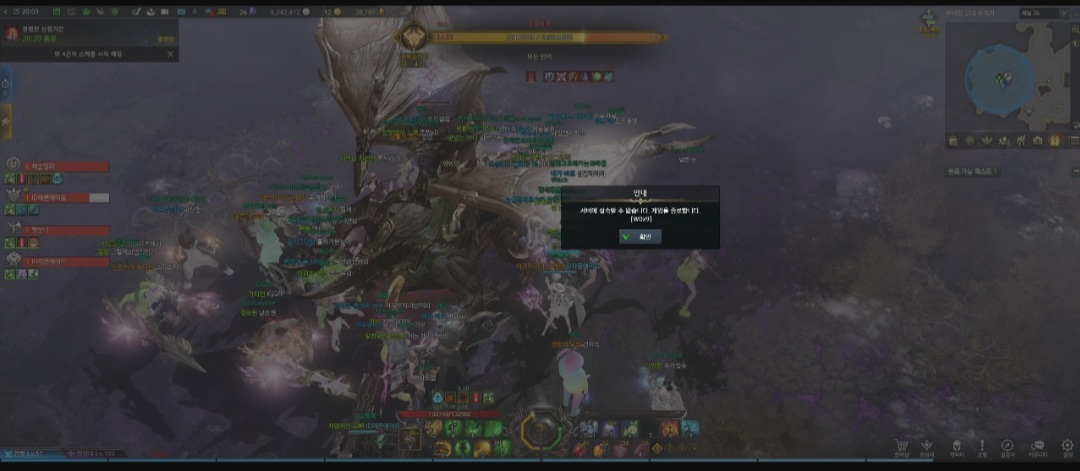1080x471 pixels.
Task: Click the octagonal identity gauge emblem
Action: 540,431
